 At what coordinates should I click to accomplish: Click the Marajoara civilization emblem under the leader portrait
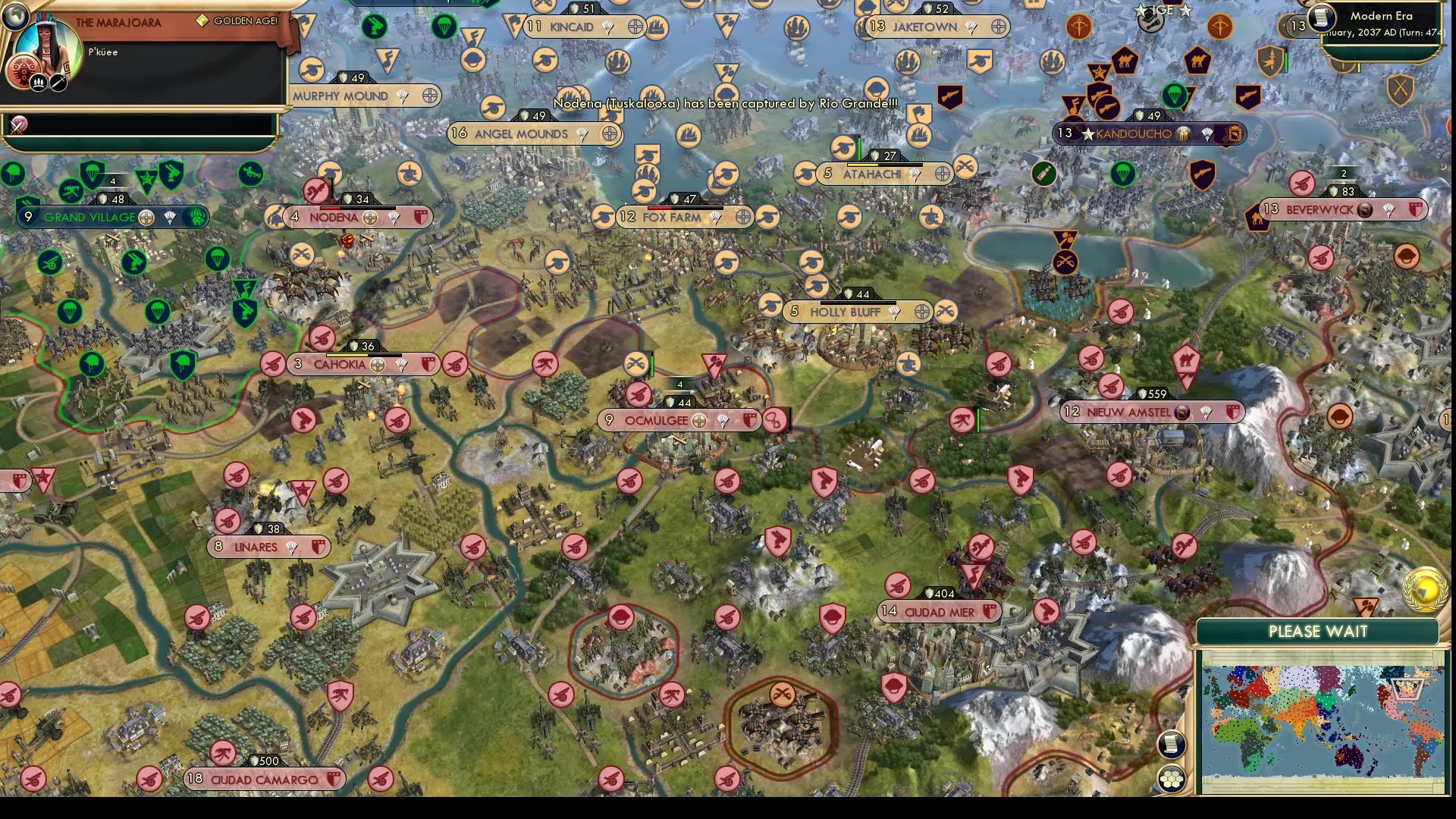(x=24, y=71)
